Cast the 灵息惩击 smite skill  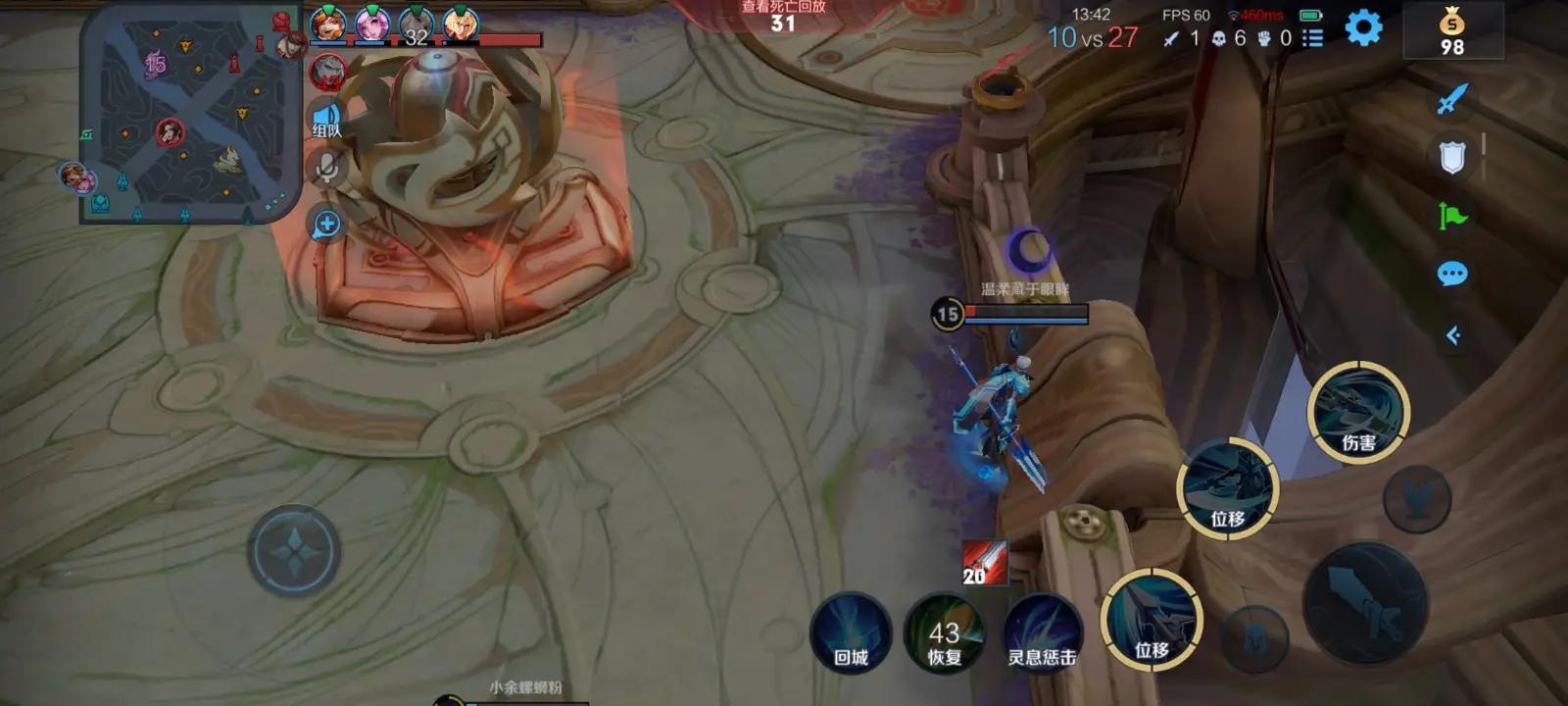[1042, 632]
